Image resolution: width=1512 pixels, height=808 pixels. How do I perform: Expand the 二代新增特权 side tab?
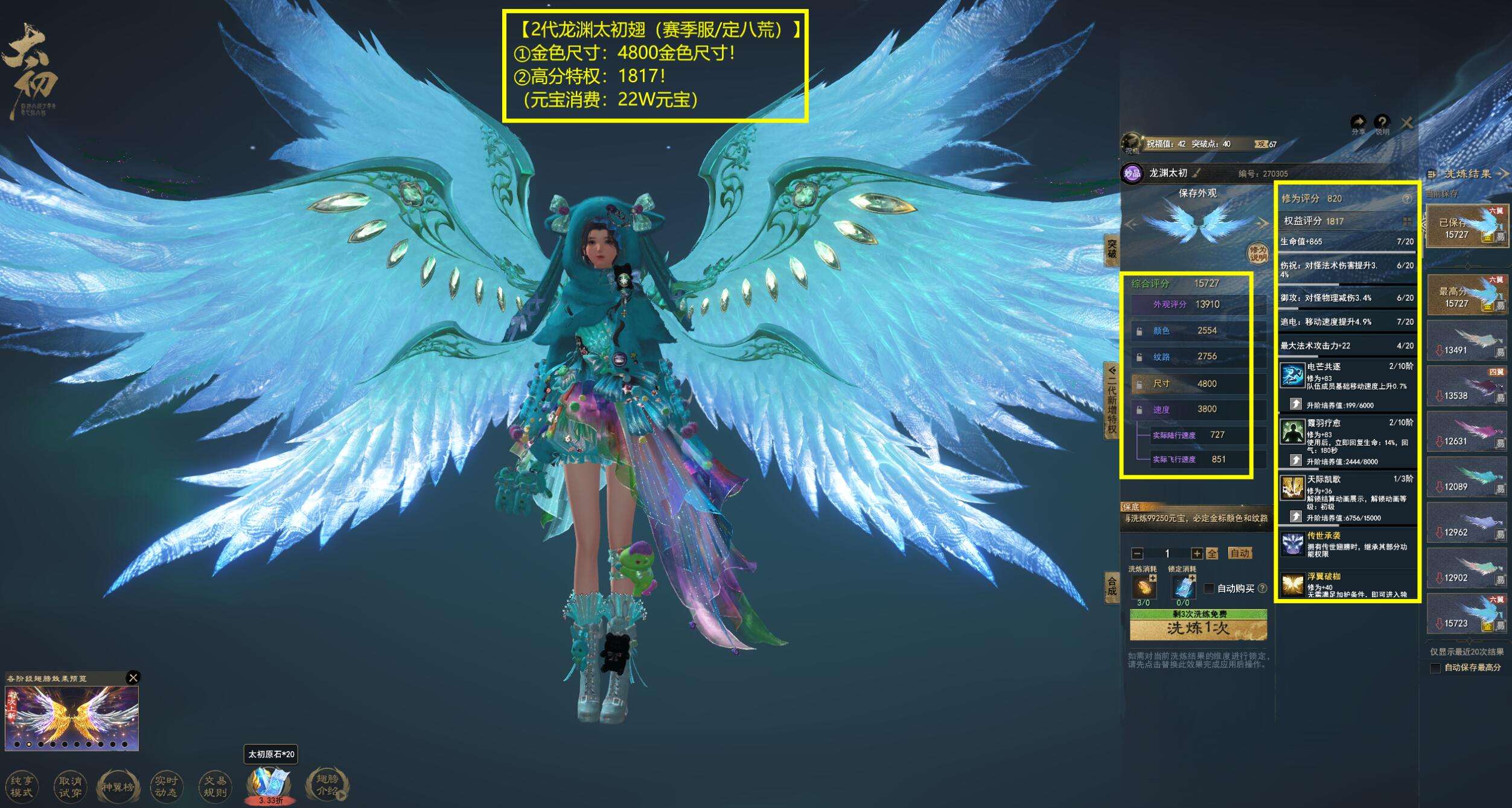coord(1111,400)
